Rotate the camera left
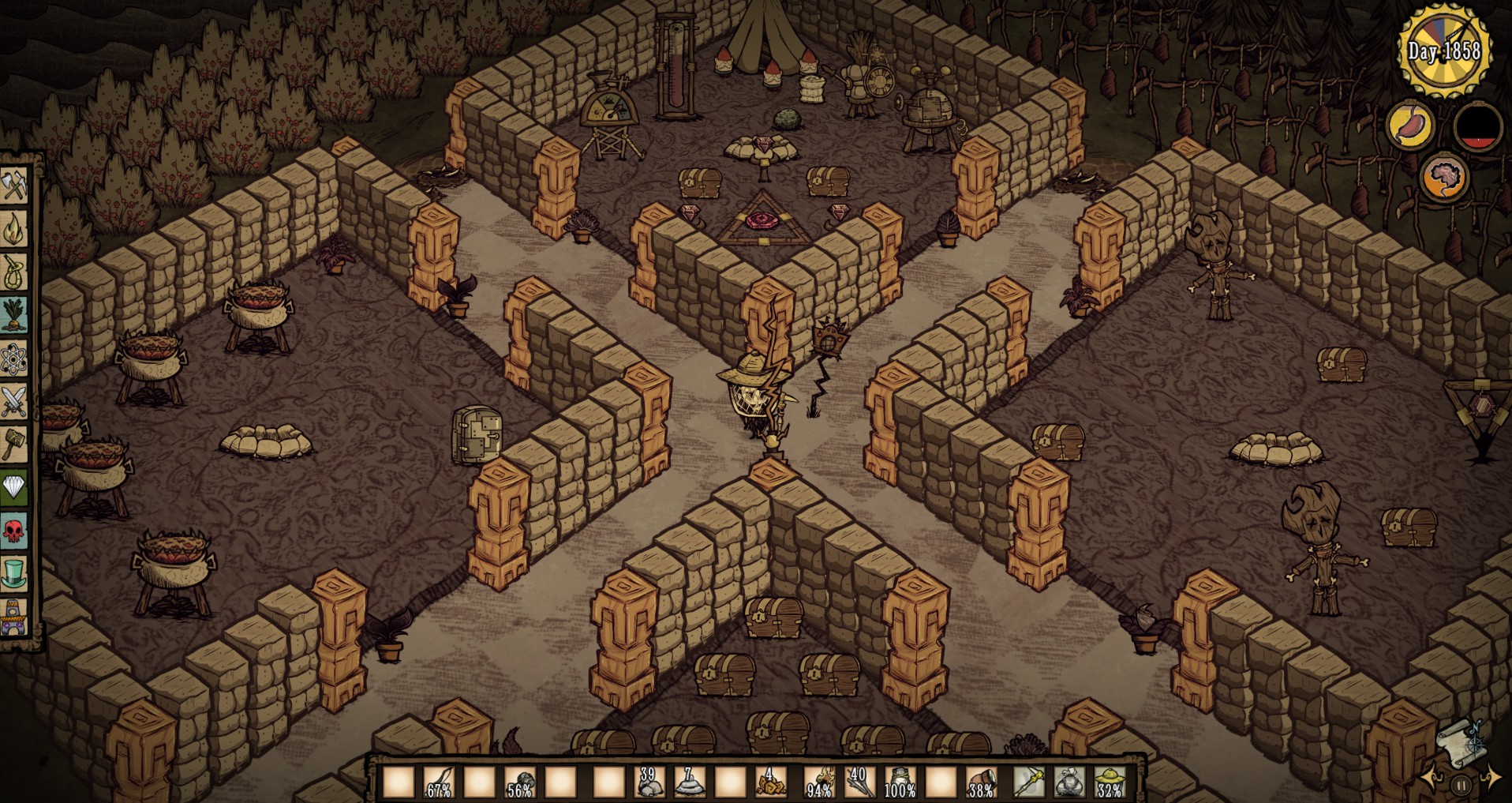This screenshot has width=1512, height=803. pos(1432,779)
